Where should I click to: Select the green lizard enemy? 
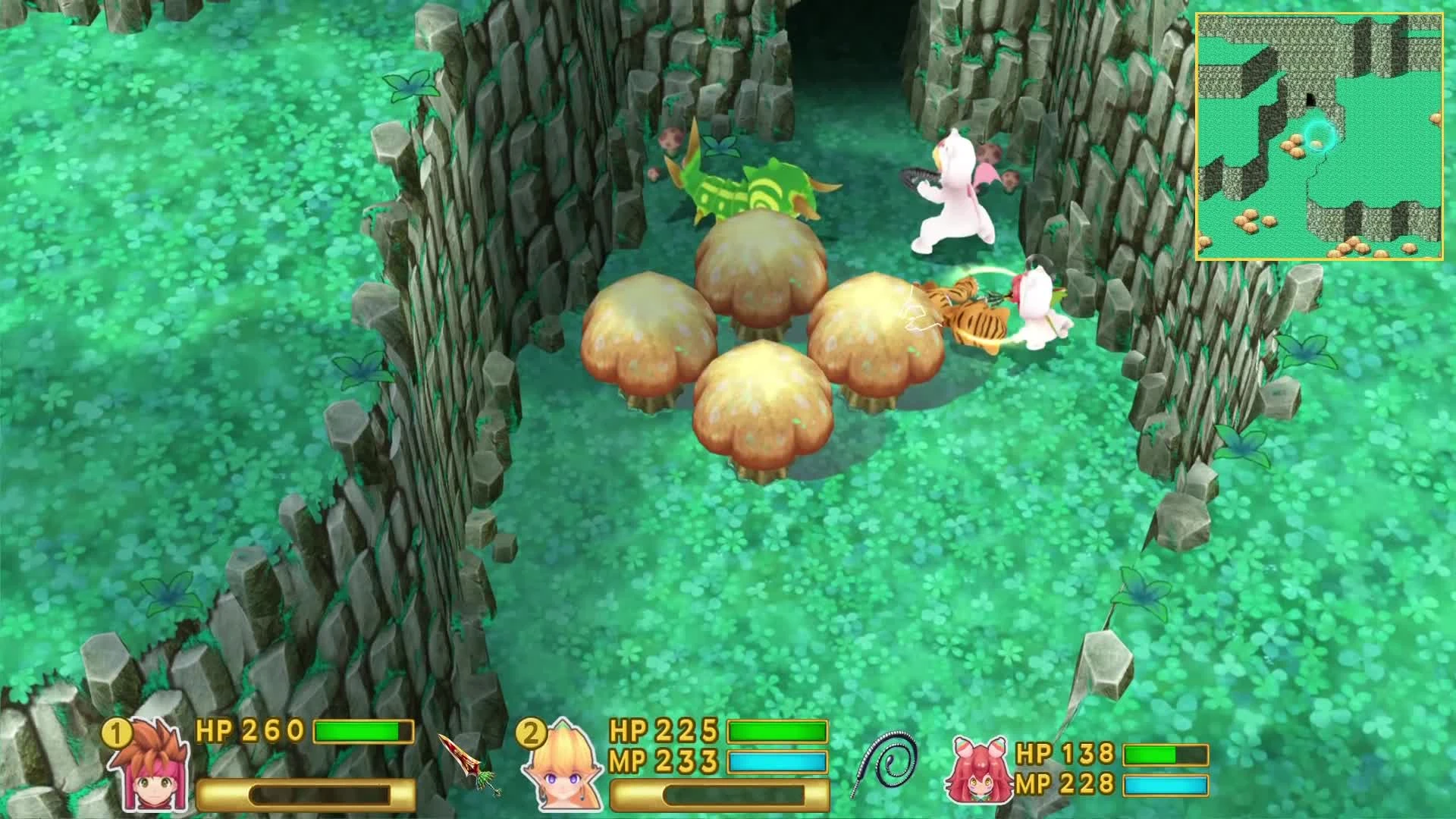click(x=747, y=182)
